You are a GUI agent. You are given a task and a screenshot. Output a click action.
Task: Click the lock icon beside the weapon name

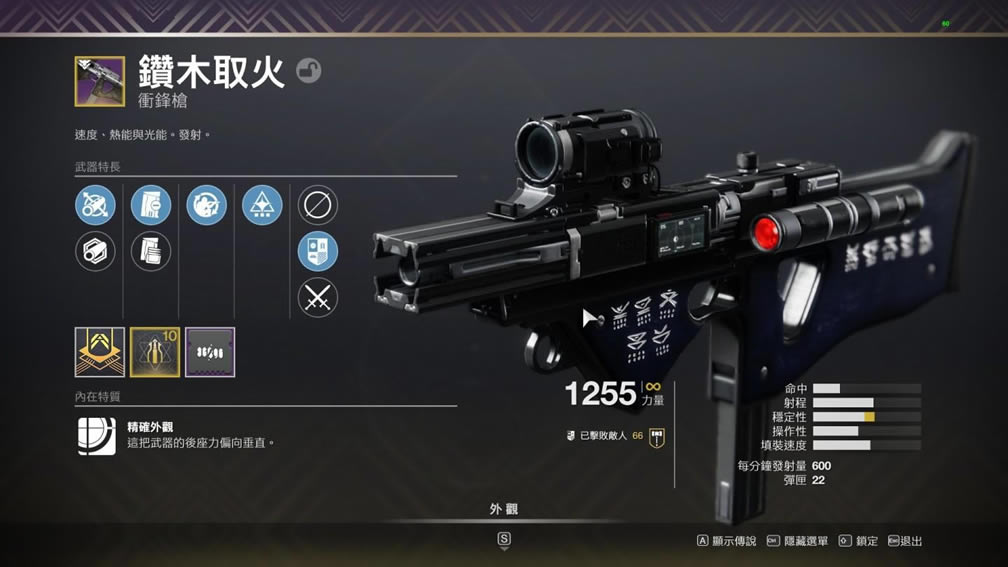[x=309, y=71]
